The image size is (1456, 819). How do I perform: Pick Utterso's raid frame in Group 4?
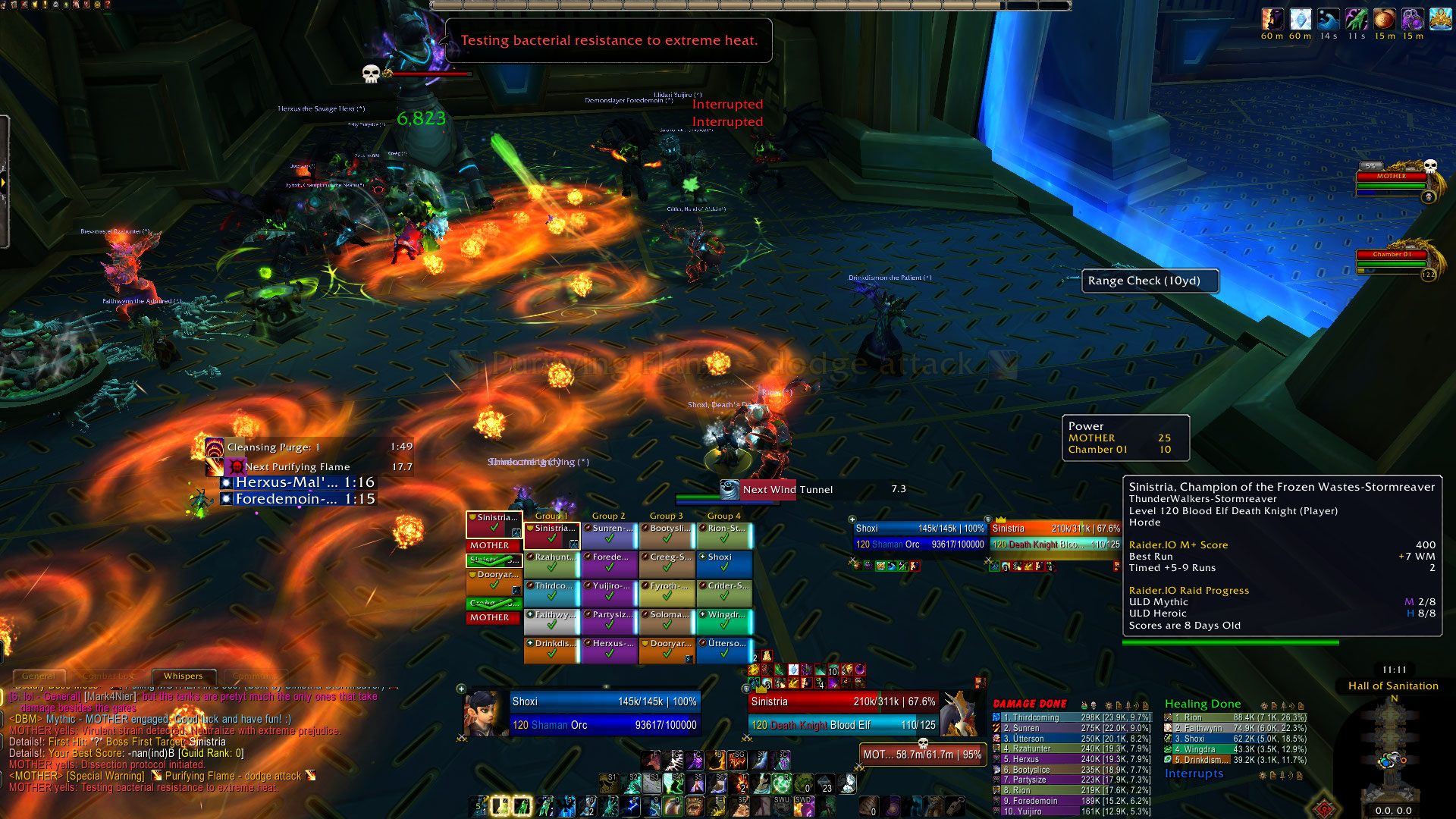pyautogui.click(x=724, y=651)
